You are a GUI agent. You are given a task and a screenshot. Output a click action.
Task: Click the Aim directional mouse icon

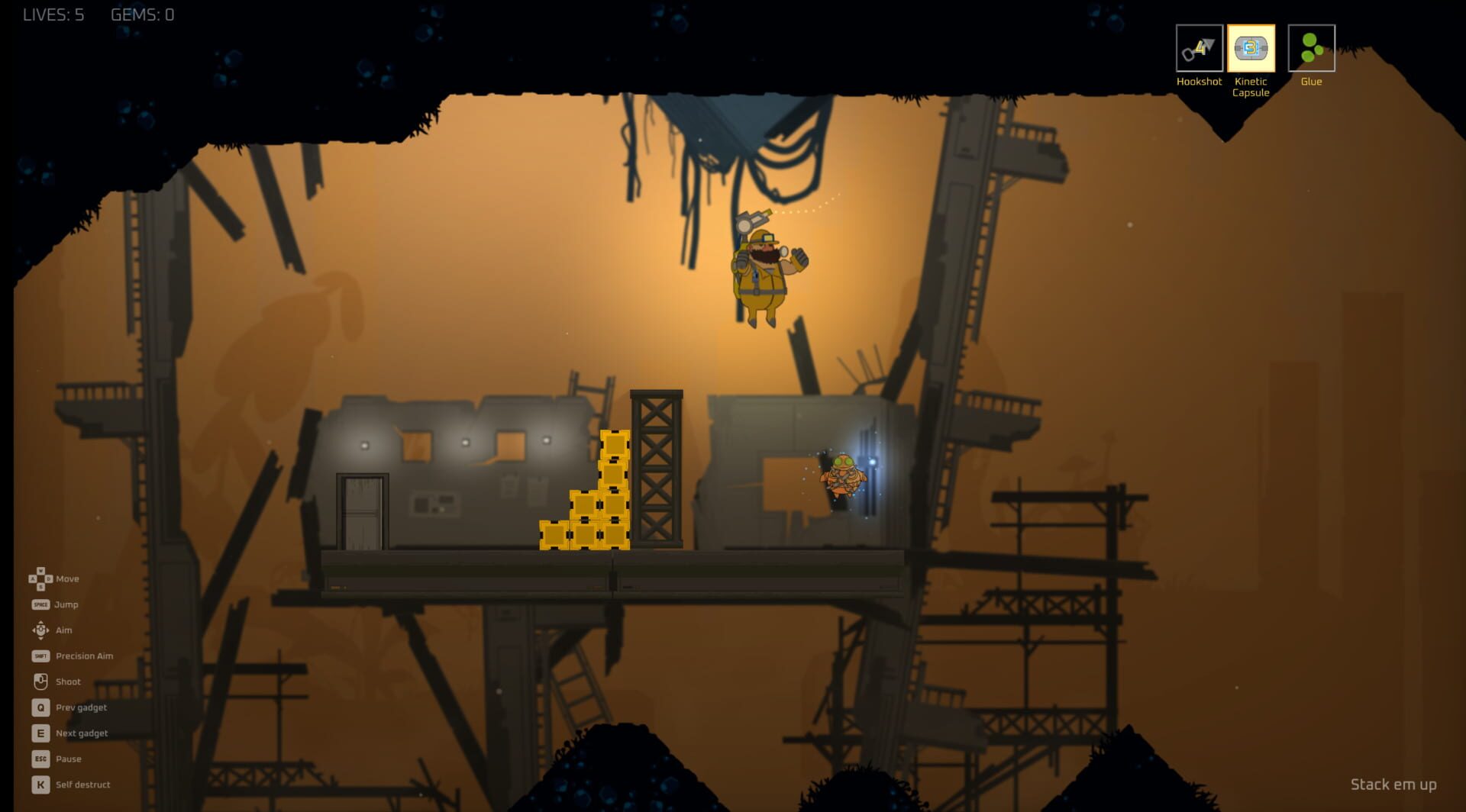pyautogui.click(x=39, y=630)
